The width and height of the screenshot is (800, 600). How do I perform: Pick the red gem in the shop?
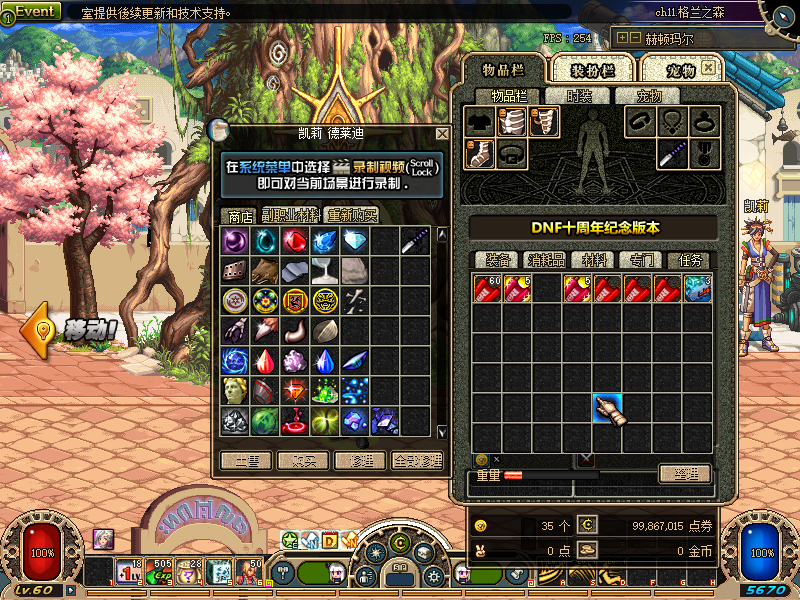click(294, 241)
